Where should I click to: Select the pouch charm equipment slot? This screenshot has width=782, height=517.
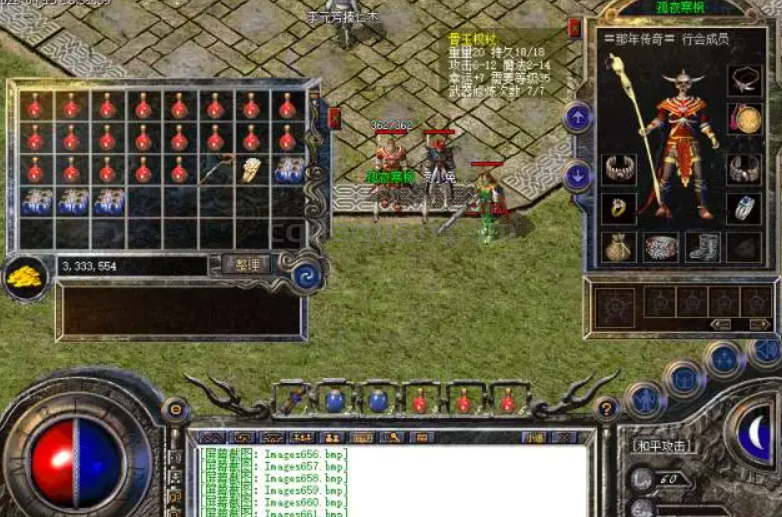[619, 247]
